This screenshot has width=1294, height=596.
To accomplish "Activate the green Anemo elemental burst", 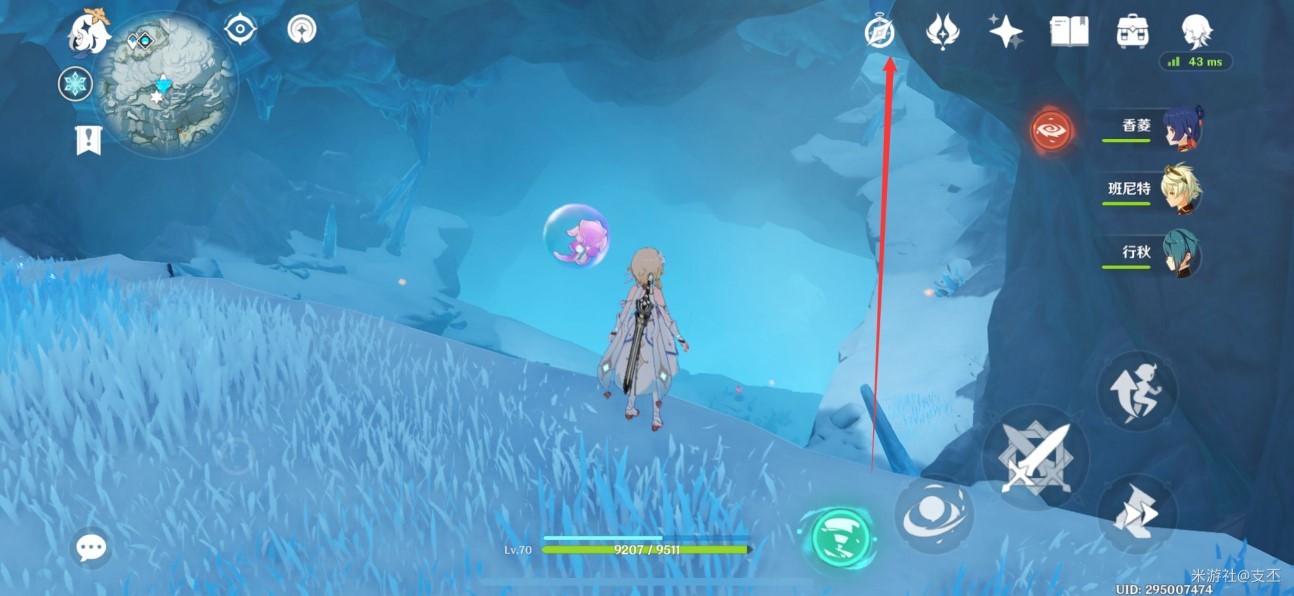I will (x=838, y=538).
